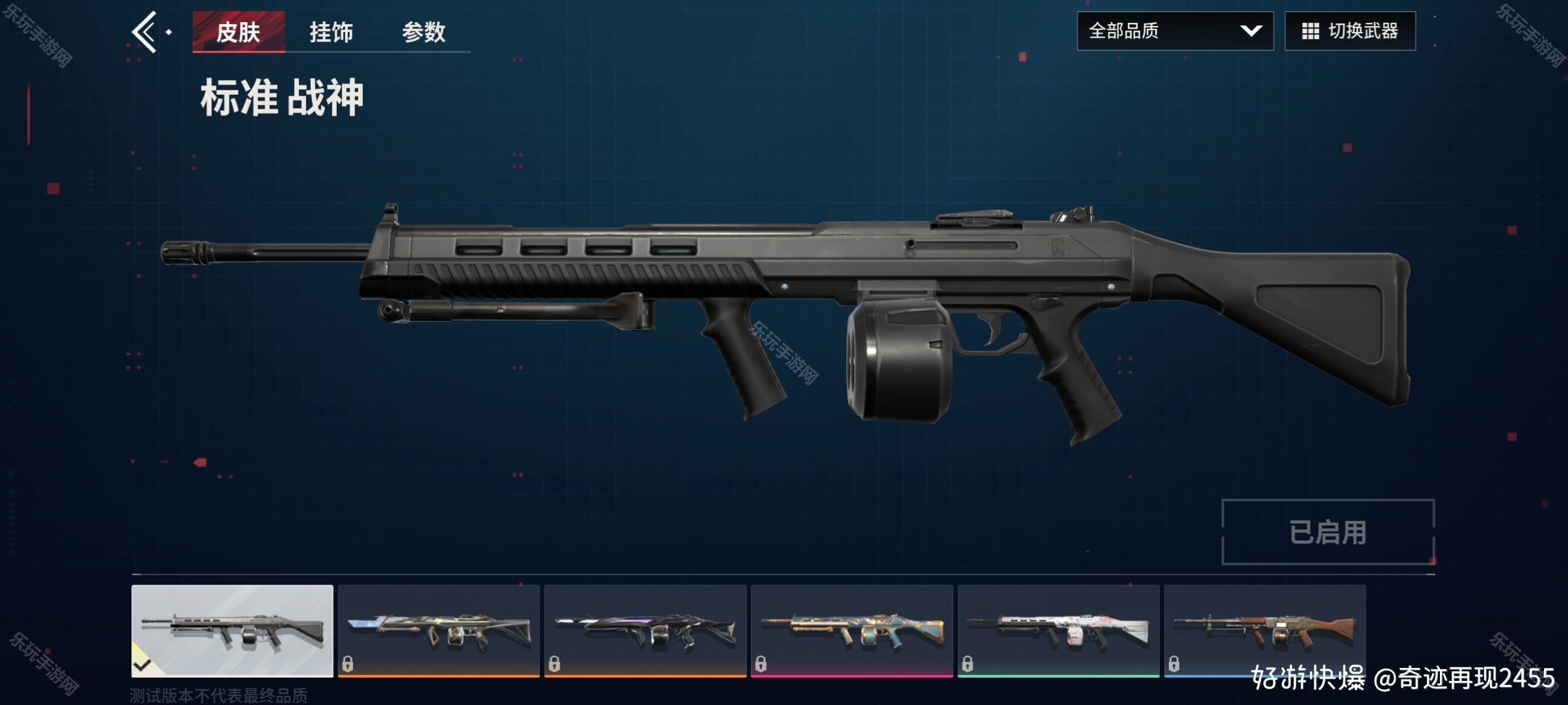Open the 全部品质 quality filter dropdown

(1175, 31)
